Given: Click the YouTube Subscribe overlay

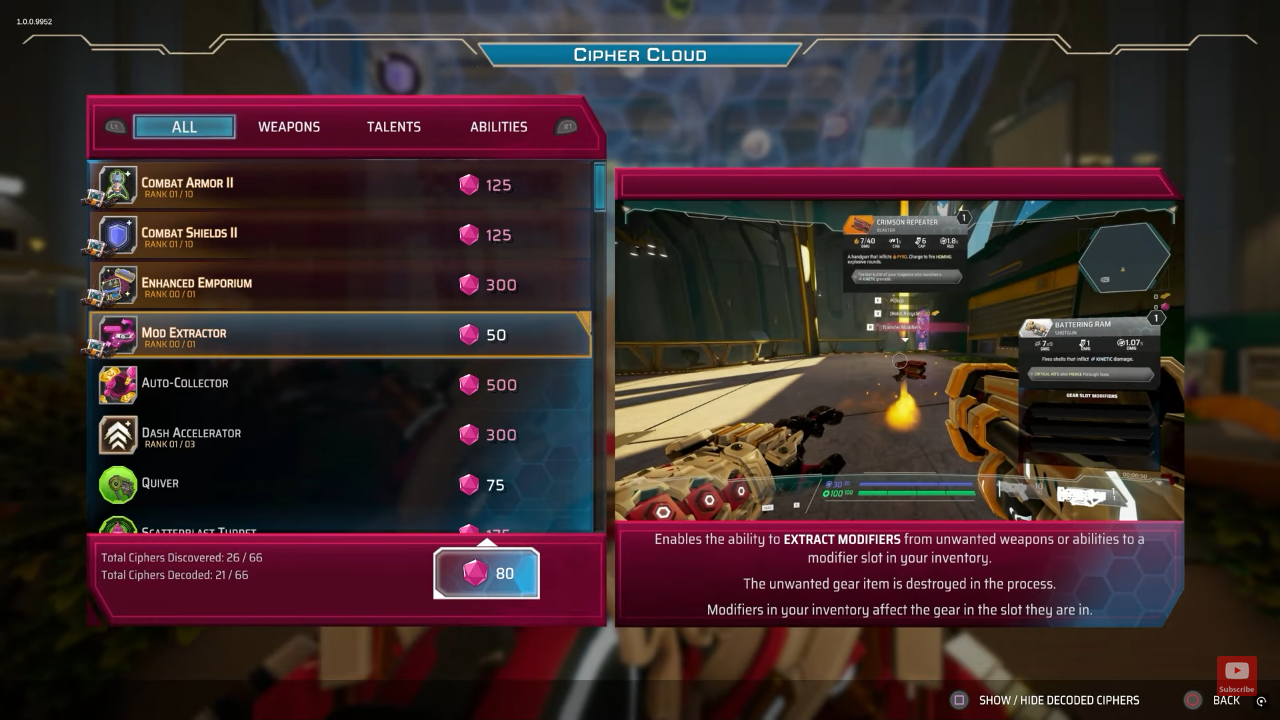Looking at the screenshot, I should tap(1236, 675).
